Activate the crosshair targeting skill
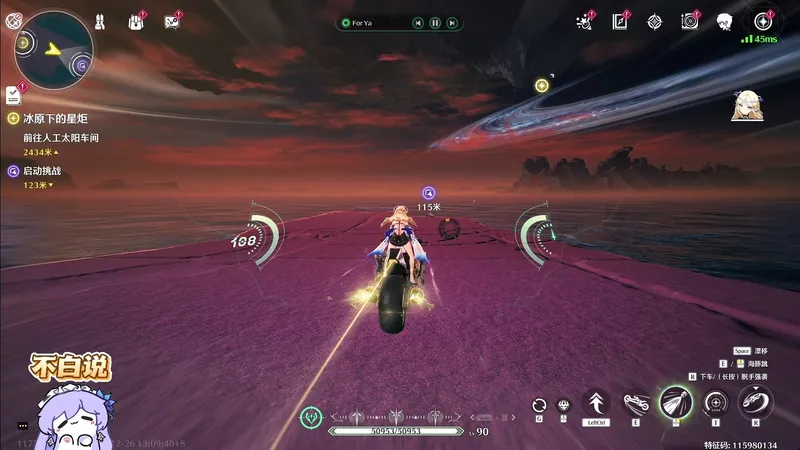 [715, 403]
